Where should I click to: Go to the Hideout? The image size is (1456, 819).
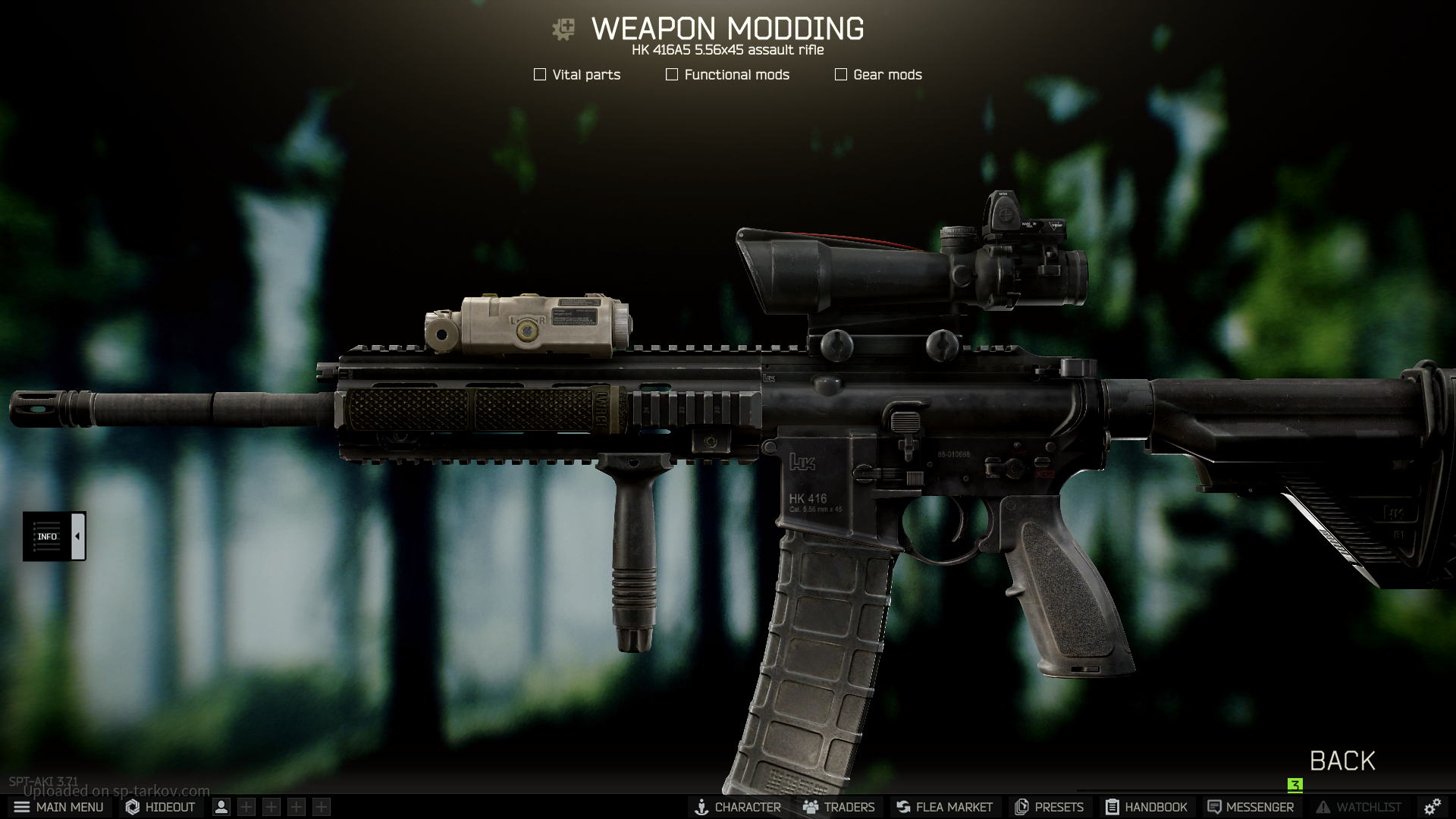click(x=161, y=807)
